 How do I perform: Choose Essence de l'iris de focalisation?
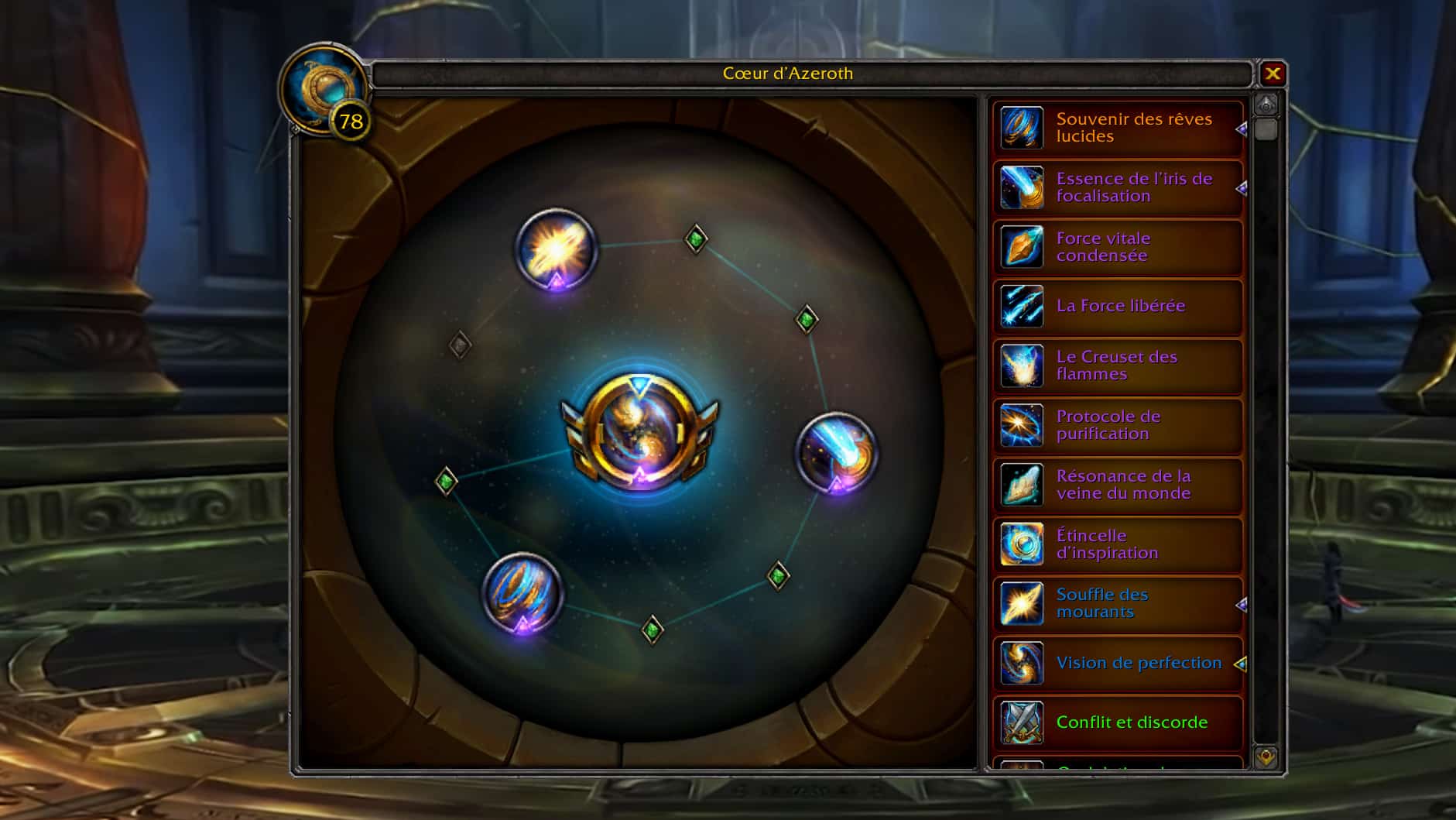point(1118,187)
